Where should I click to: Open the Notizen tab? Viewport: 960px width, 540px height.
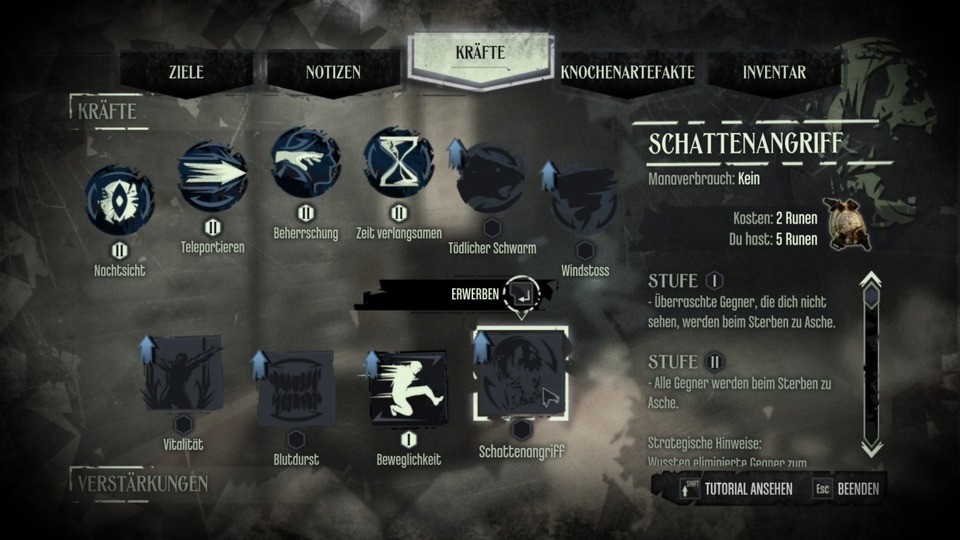333,72
